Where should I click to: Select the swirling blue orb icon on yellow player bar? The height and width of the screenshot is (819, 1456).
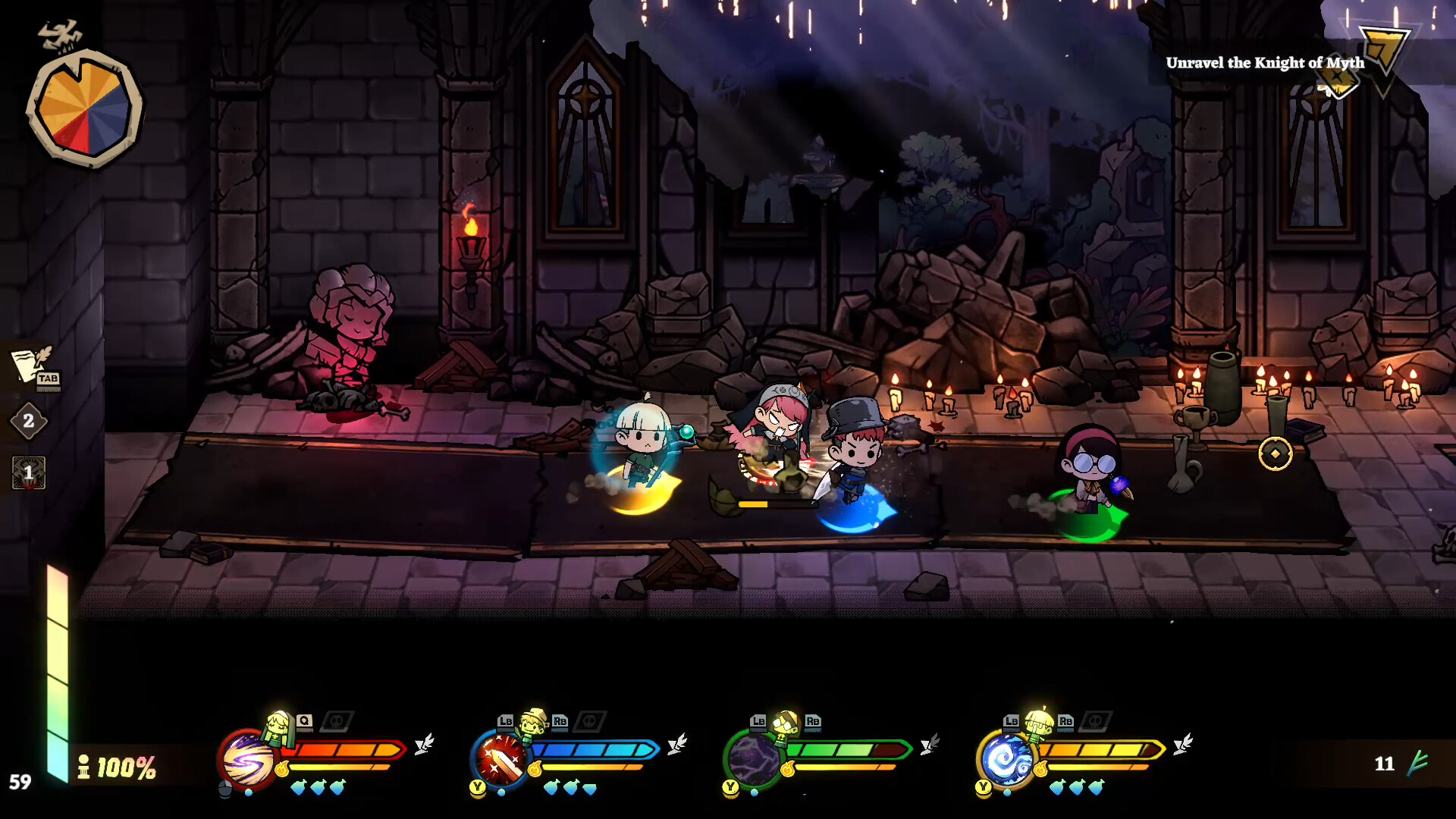click(x=1006, y=759)
